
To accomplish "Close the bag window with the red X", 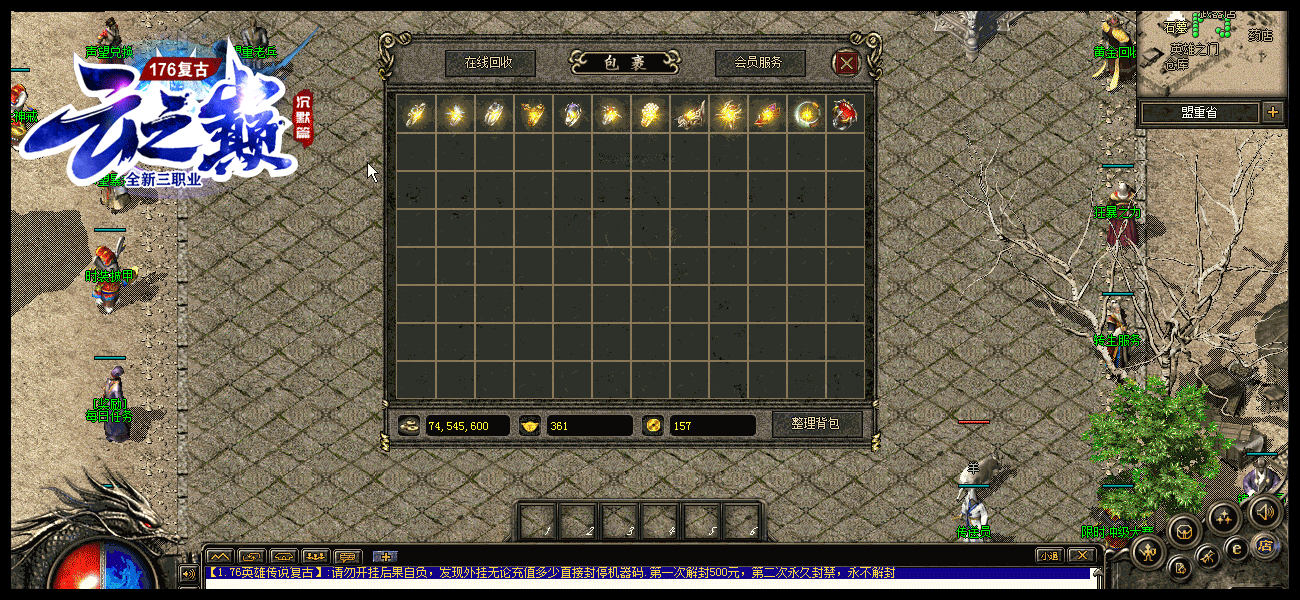I will point(847,63).
